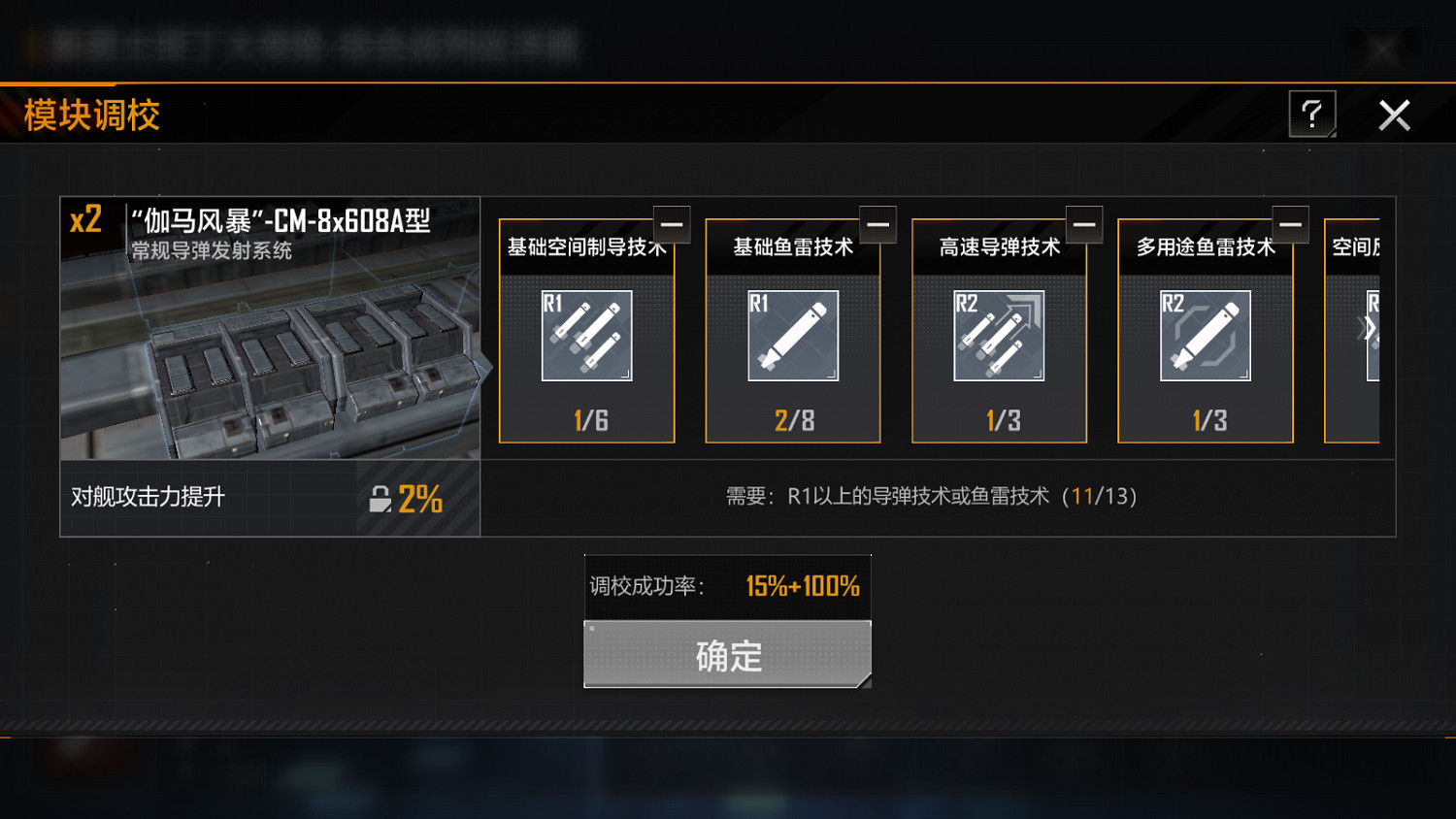This screenshot has height=819, width=1456.
Task: Click the x2 module count indicator
Action: point(83,219)
